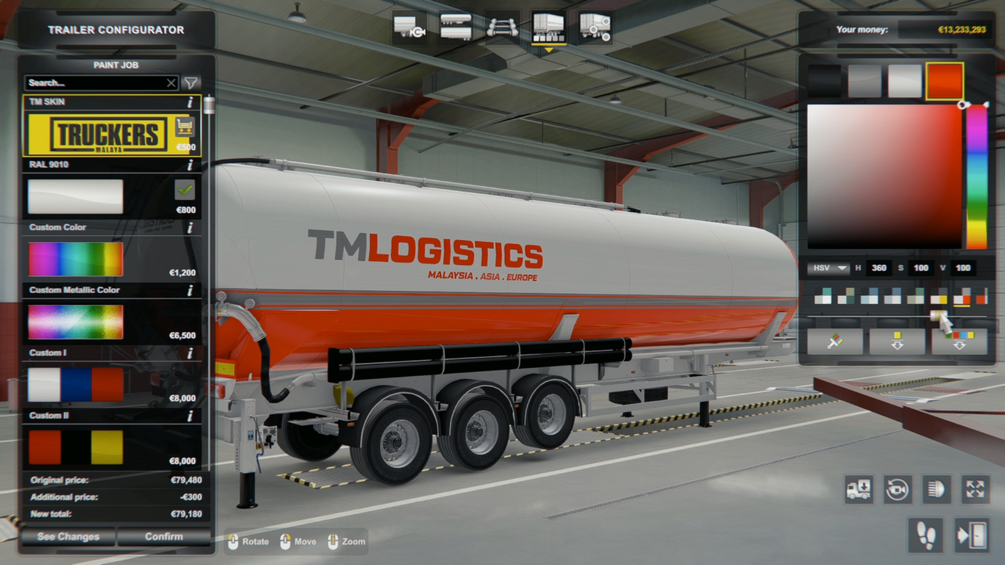Viewport: 1005px width, 565px height.
Task: Reset the camera view
Action: pos(897,488)
